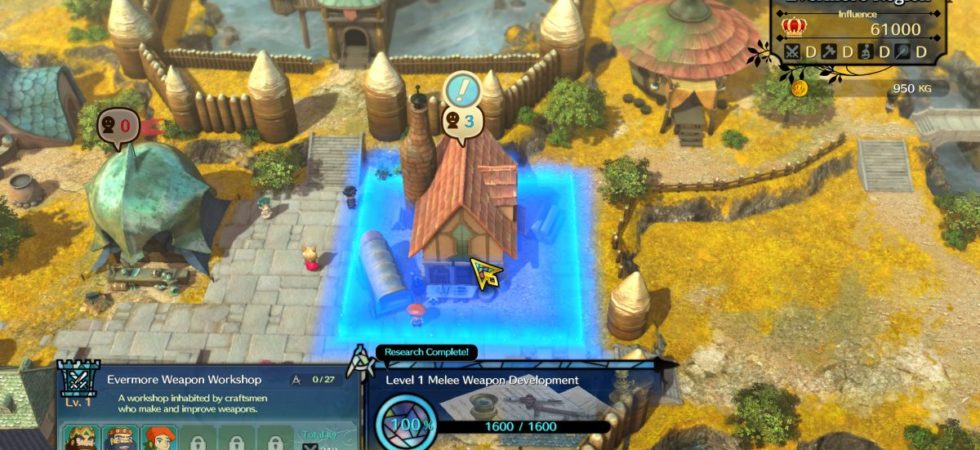Click the Research Complete! banner
Image resolution: width=980 pixels, height=450 pixels.
[427, 353]
